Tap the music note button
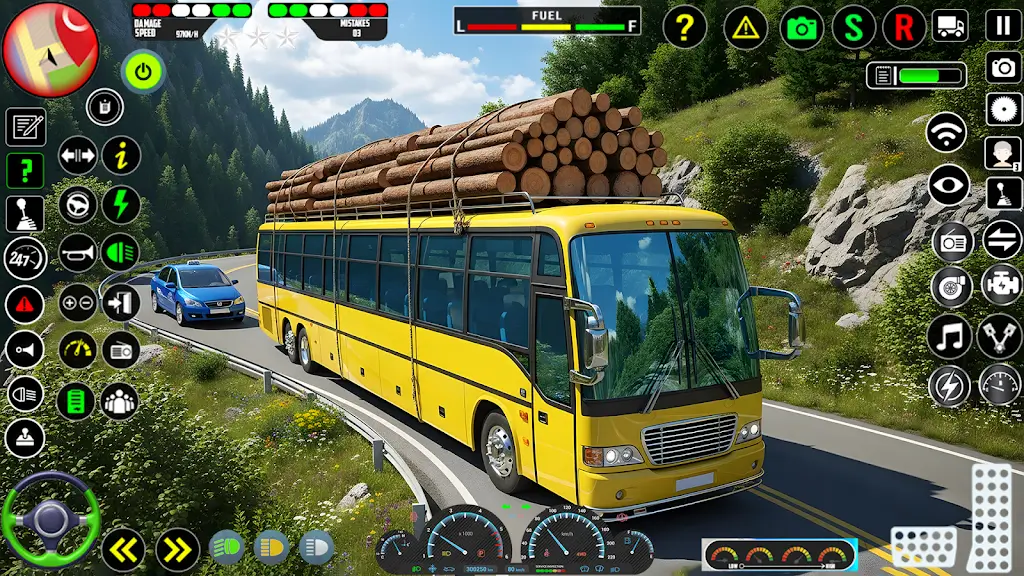The image size is (1024, 576). pyautogui.click(x=949, y=337)
